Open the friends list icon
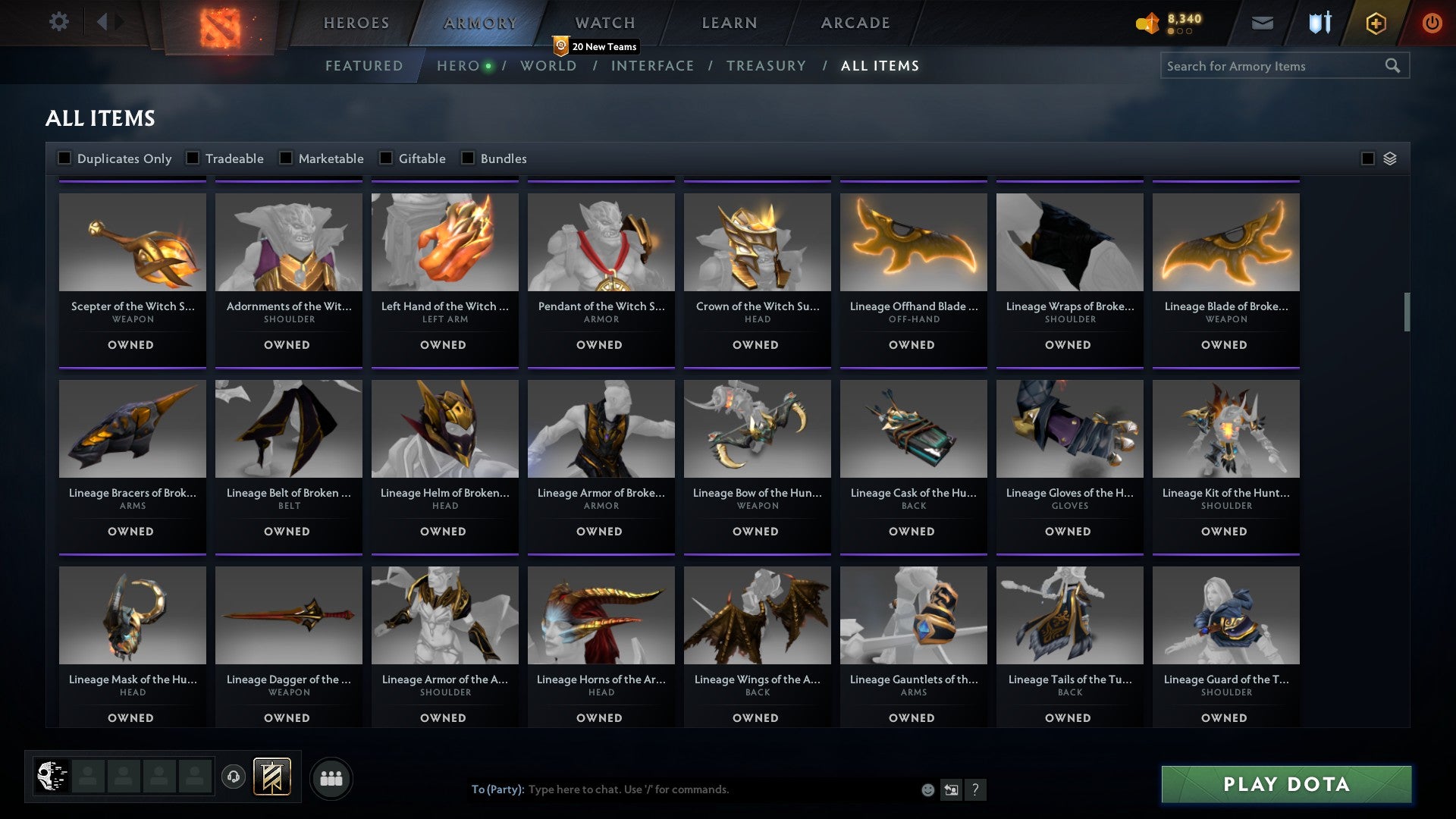This screenshot has width=1456, height=819. point(331,777)
